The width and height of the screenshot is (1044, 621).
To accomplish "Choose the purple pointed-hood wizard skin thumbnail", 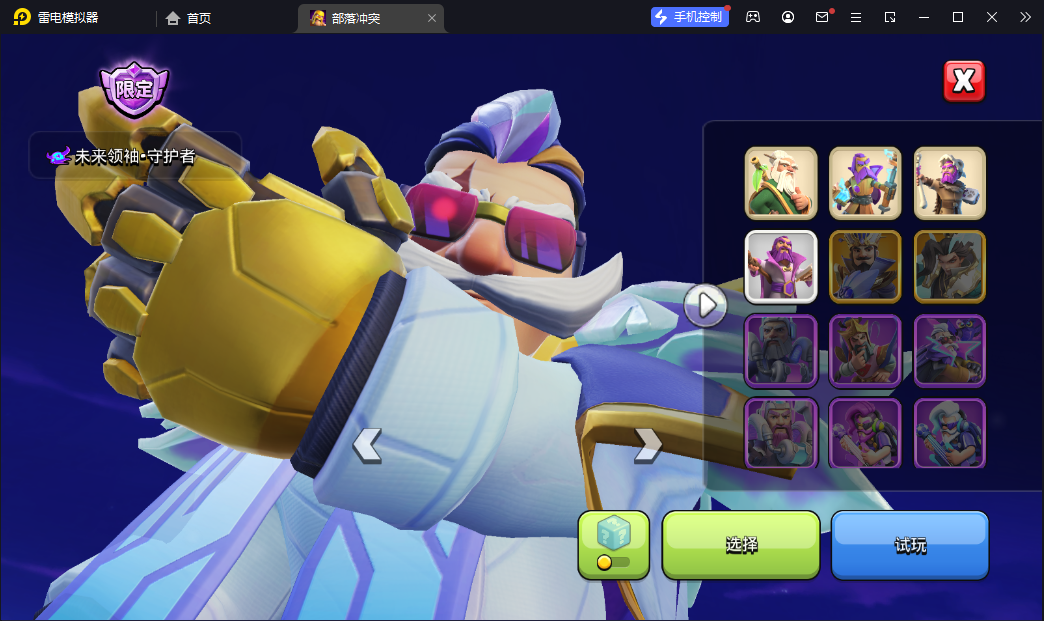I will tap(865, 183).
